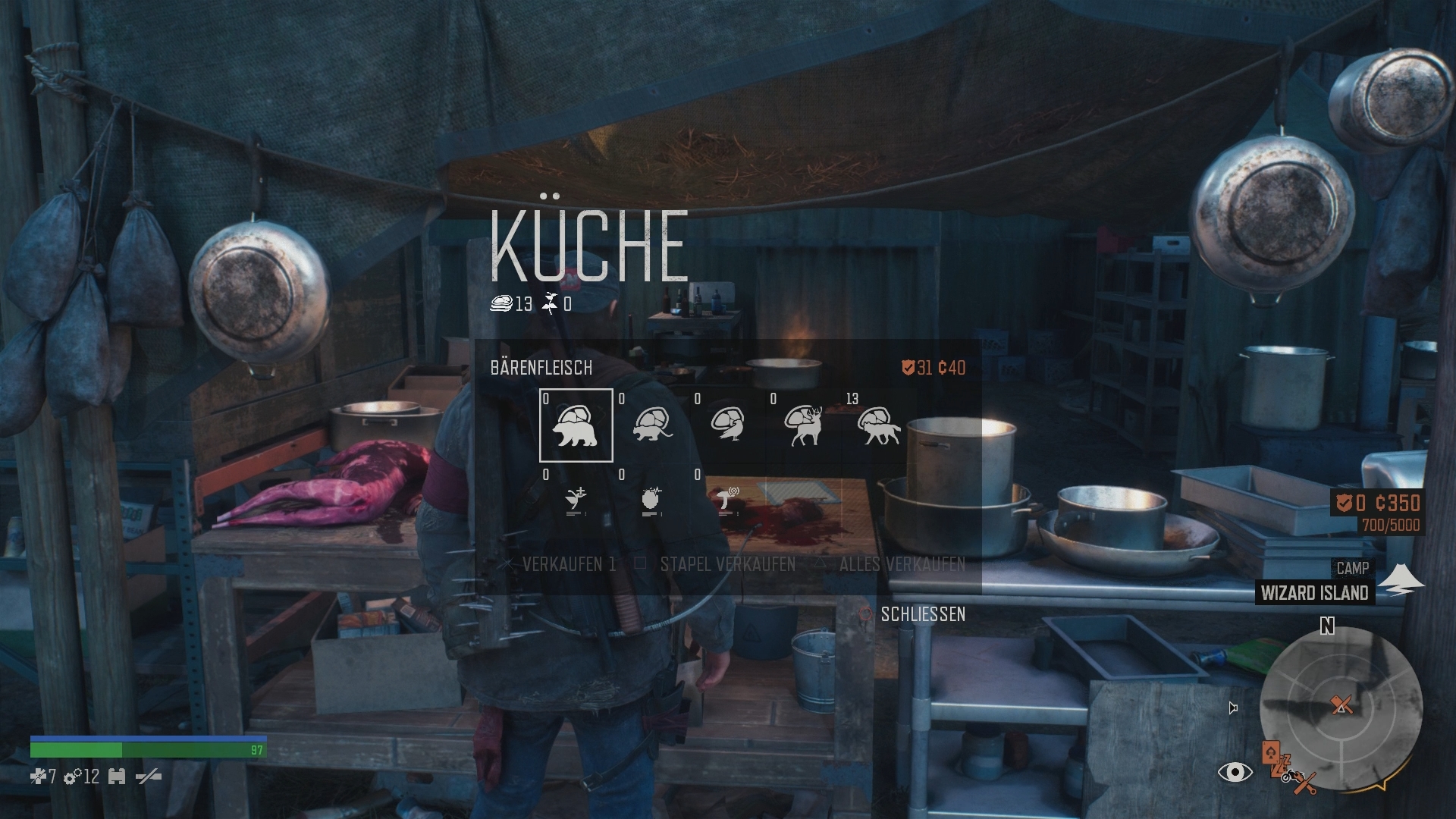Choose the berry item slot

tap(651, 500)
